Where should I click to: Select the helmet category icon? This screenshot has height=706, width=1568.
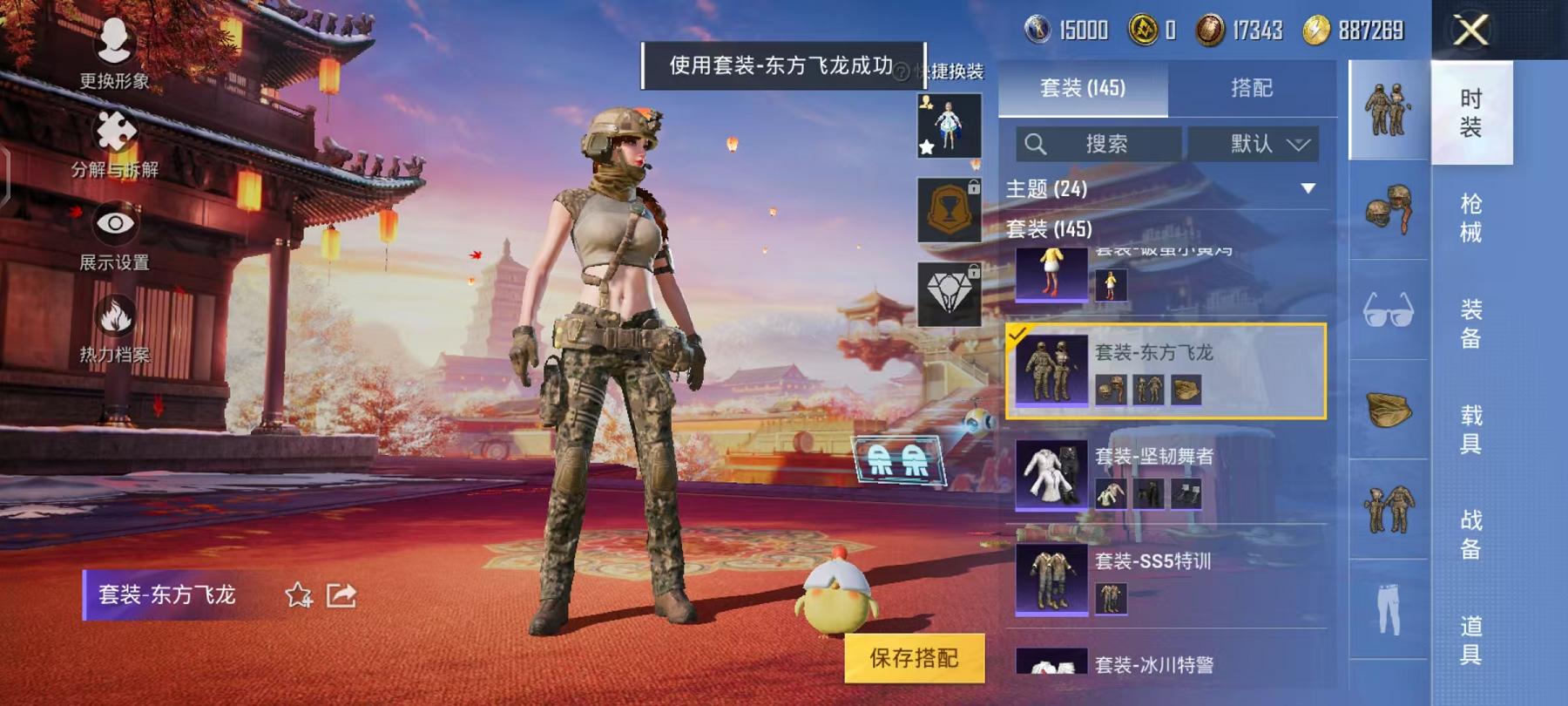click(x=1389, y=207)
